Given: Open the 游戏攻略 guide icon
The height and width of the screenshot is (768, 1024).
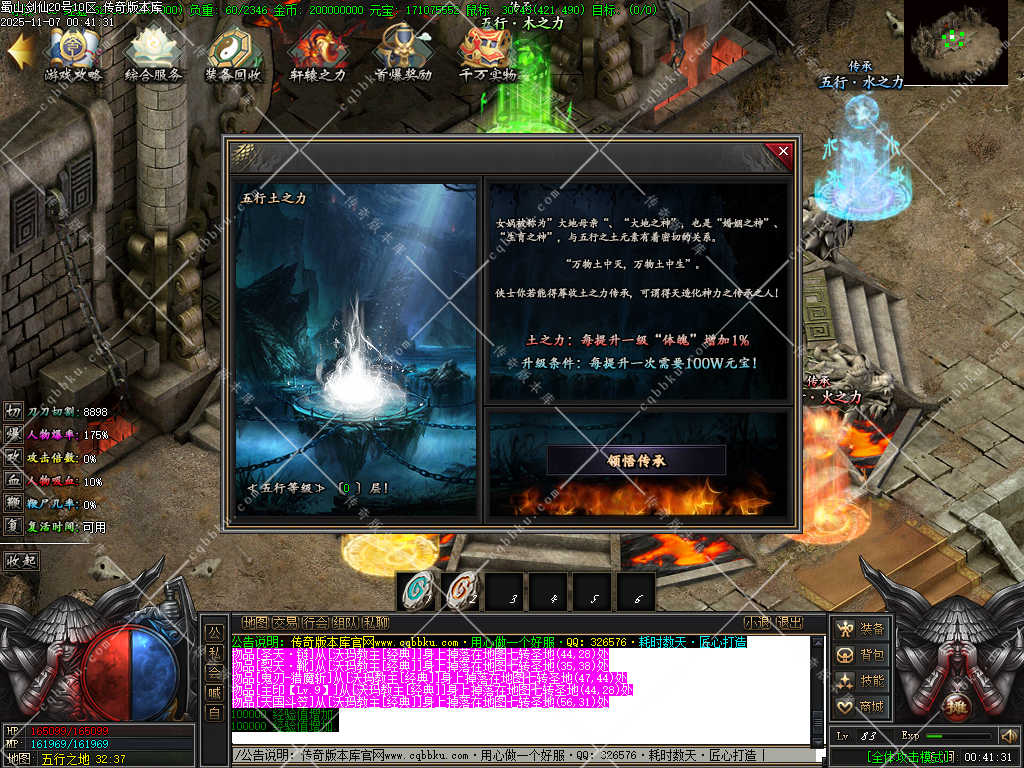Looking at the screenshot, I should tap(73, 55).
